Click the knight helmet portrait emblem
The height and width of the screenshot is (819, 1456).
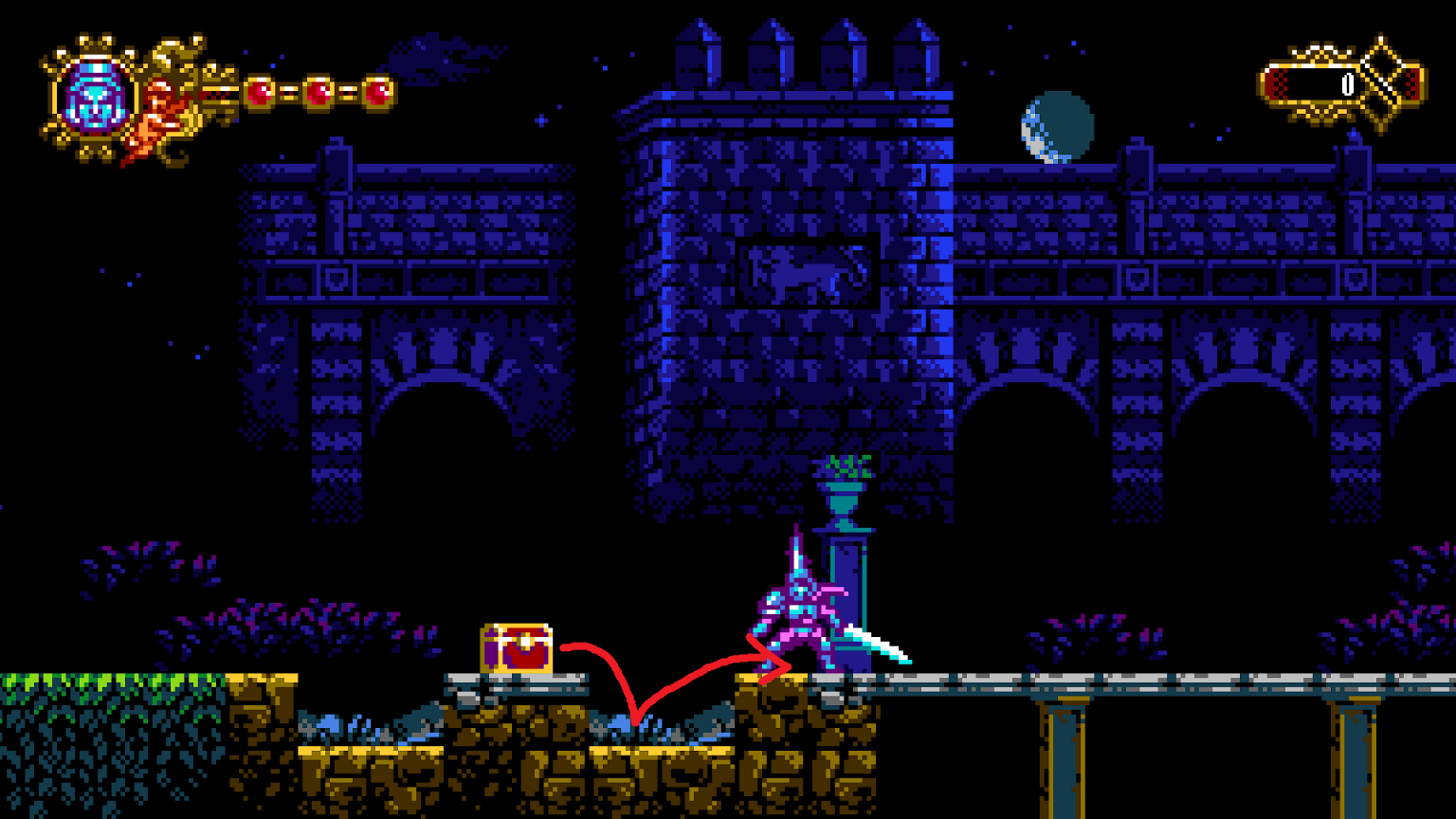tap(94, 97)
